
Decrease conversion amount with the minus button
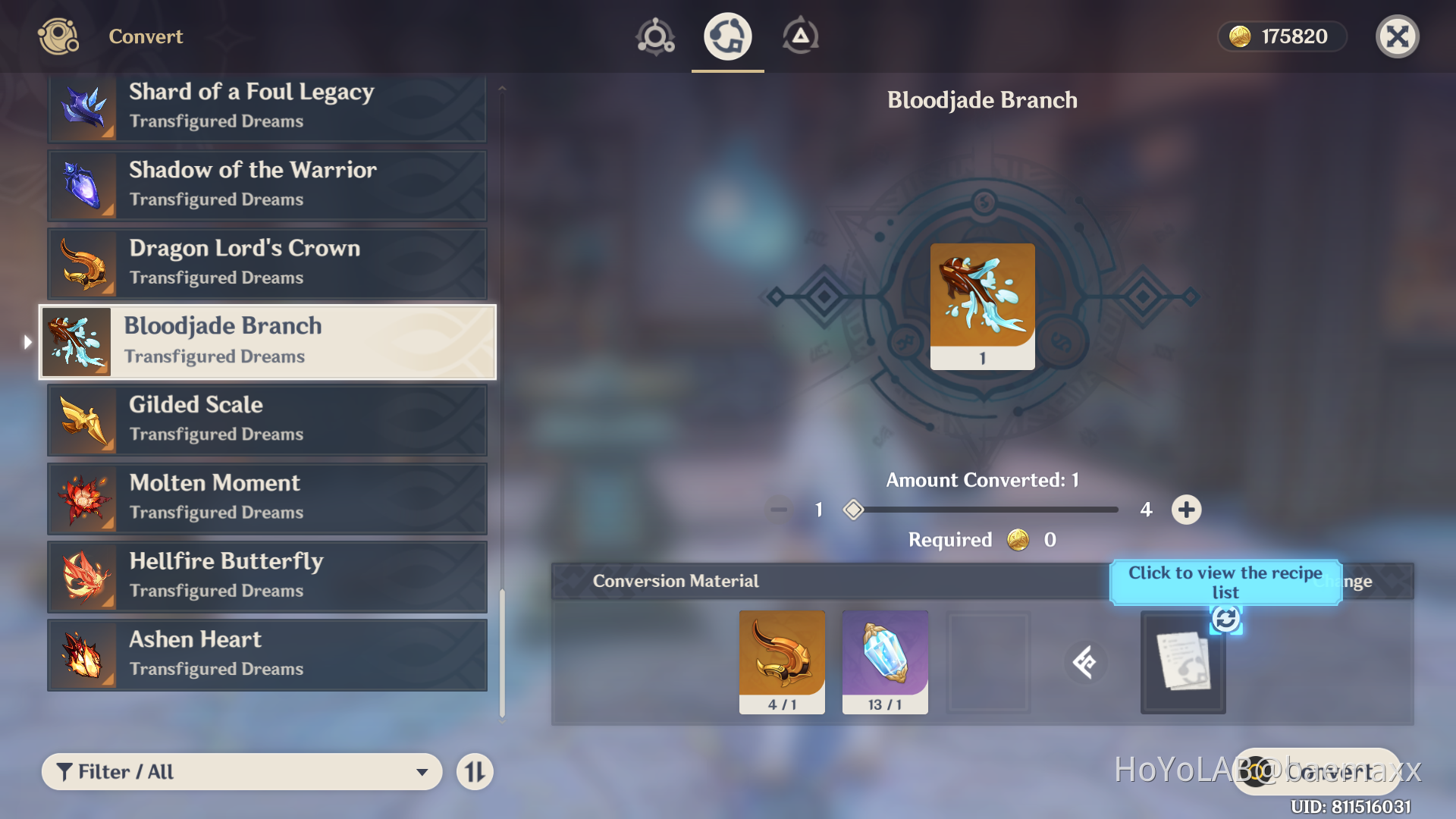777,510
